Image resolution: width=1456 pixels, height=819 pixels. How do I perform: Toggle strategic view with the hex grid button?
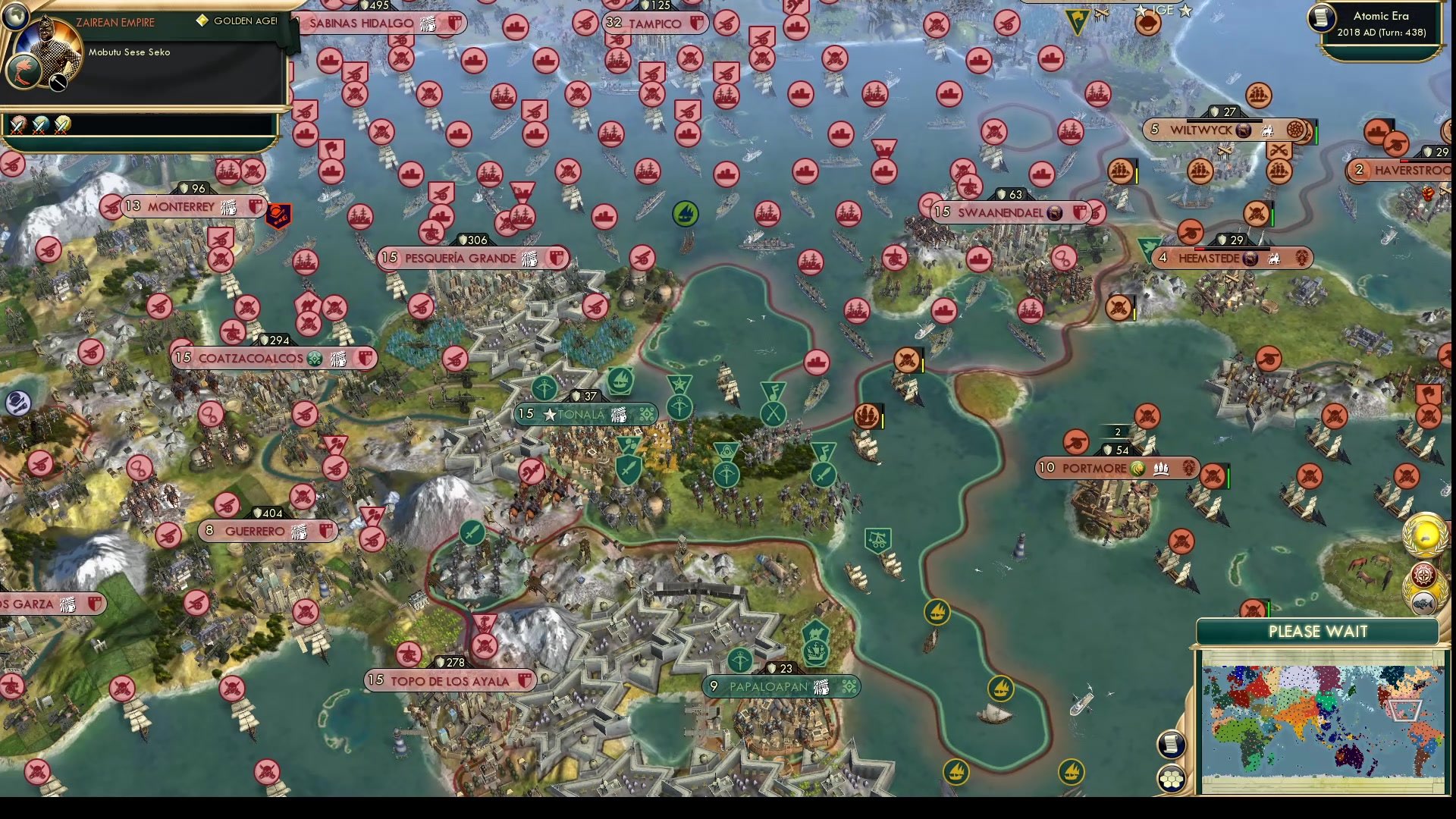(x=1172, y=777)
